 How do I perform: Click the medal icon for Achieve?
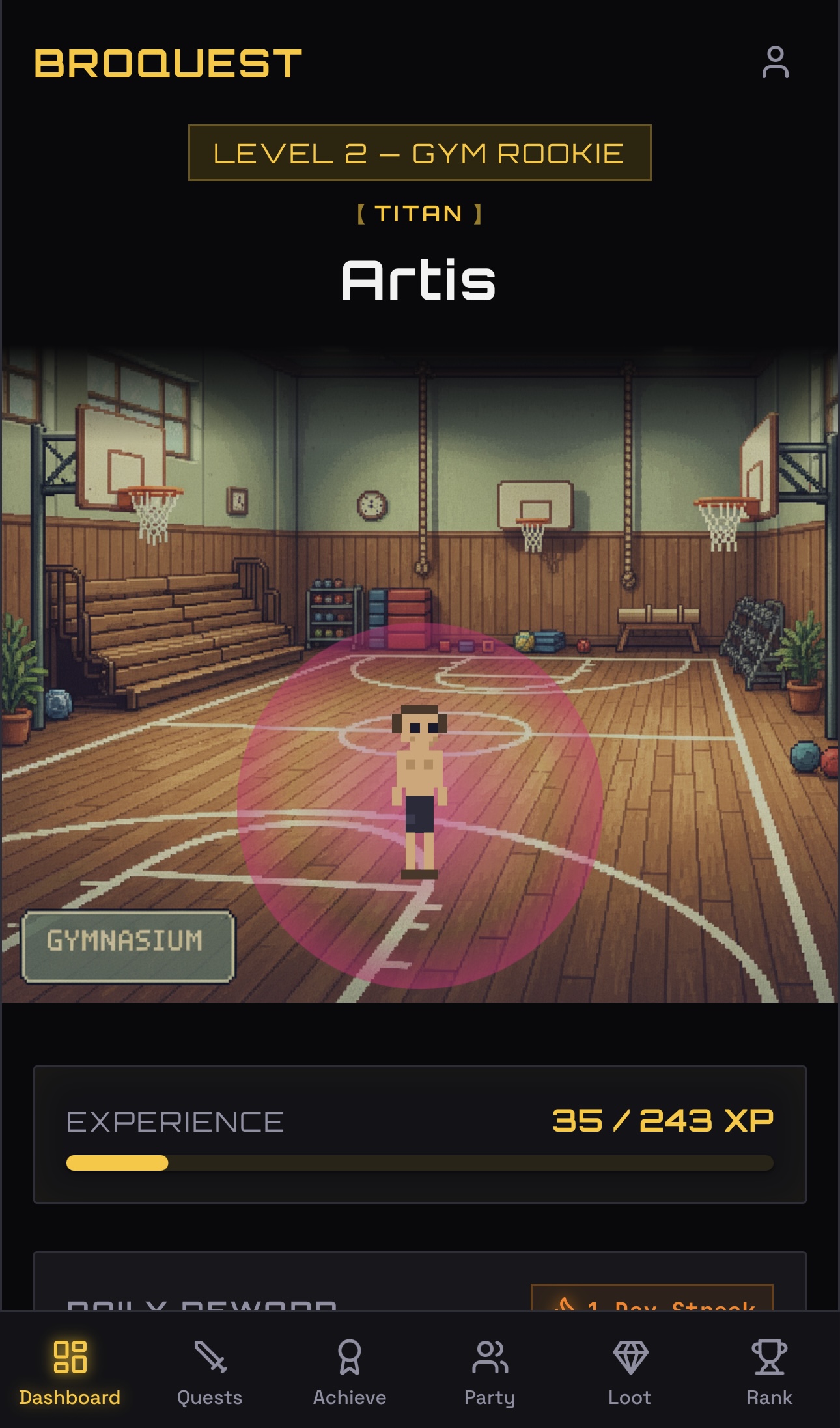[350, 1355]
